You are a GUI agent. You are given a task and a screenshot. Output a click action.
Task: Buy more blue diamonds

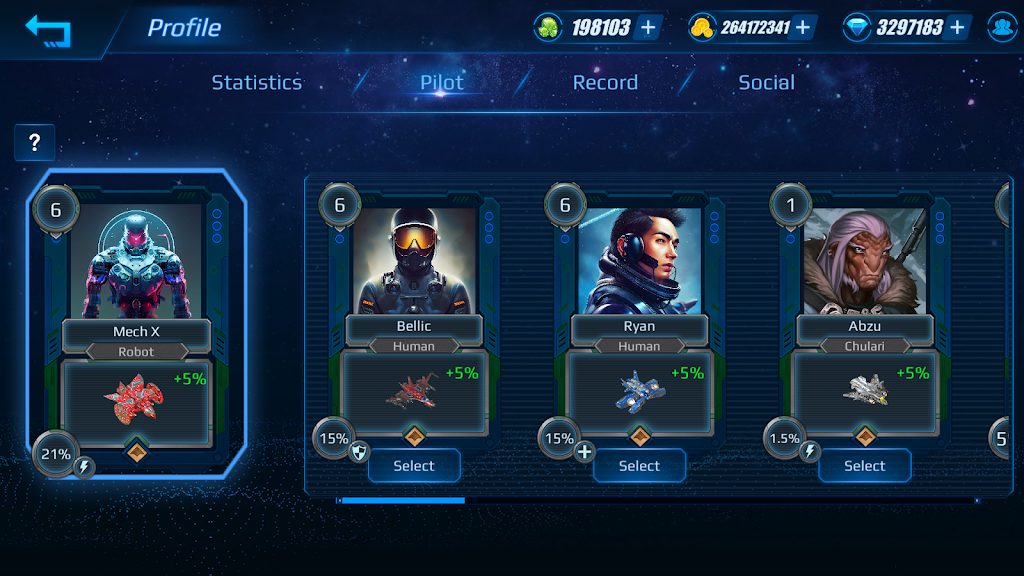(957, 28)
